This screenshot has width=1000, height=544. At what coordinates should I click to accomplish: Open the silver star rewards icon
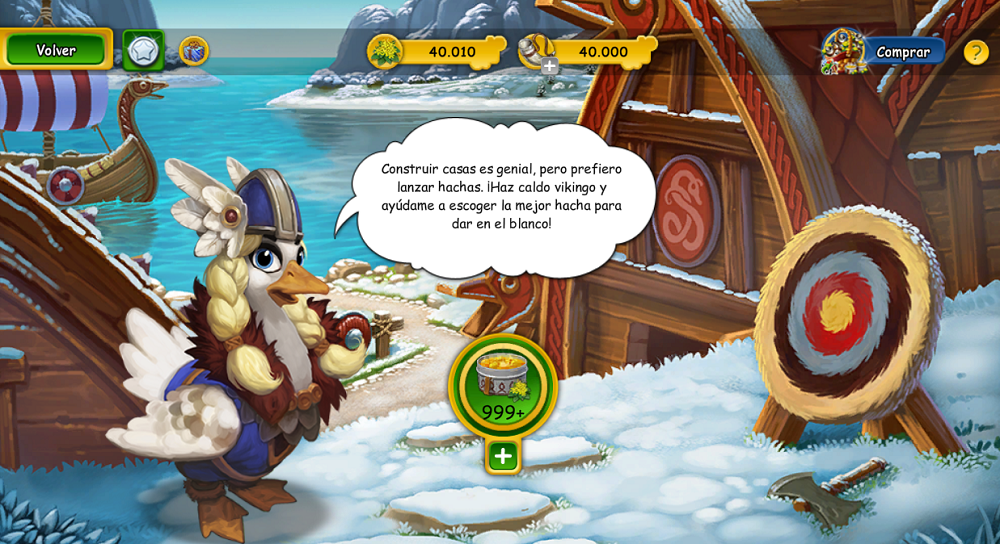143,50
